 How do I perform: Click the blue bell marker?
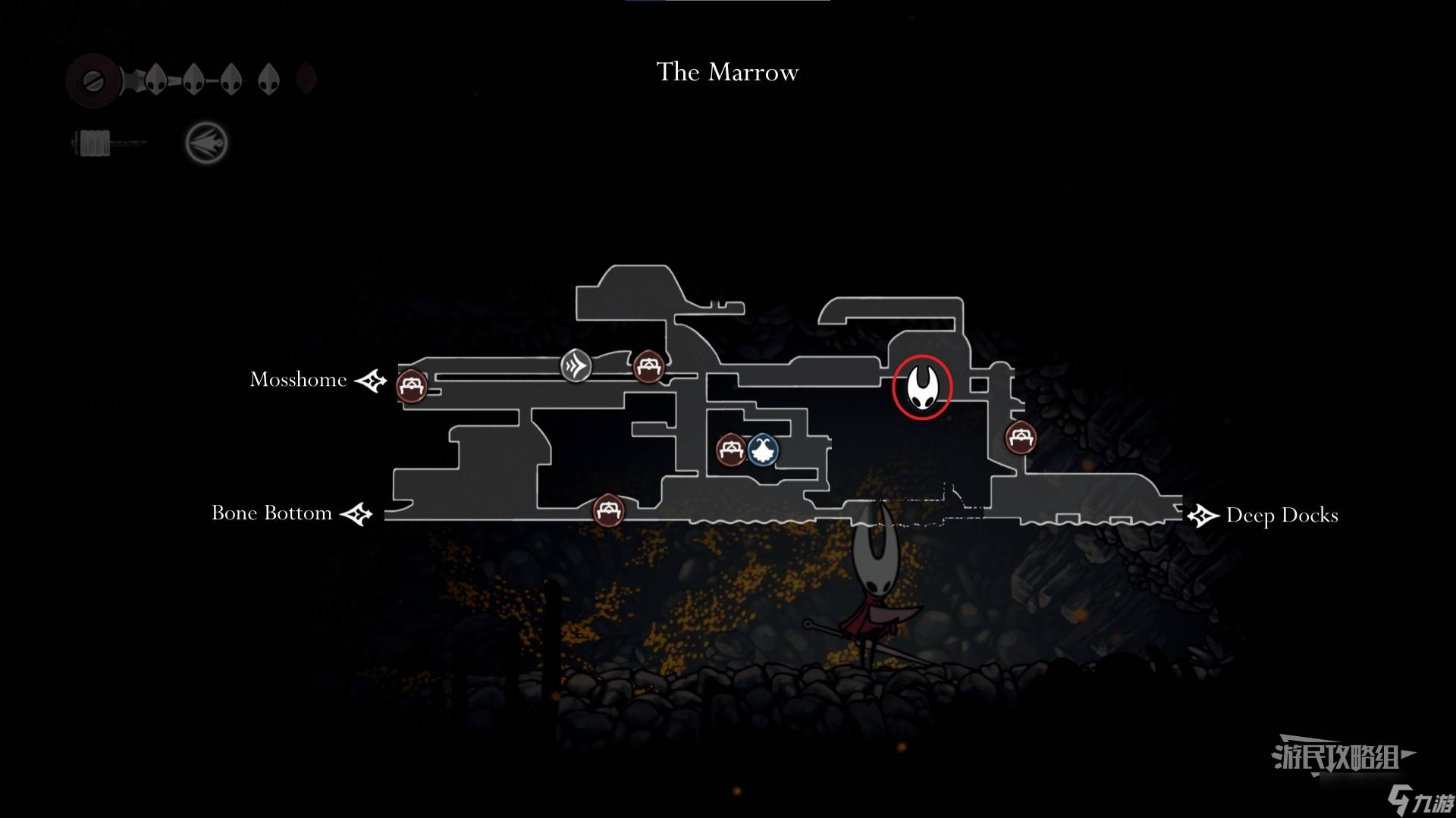click(x=762, y=450)
